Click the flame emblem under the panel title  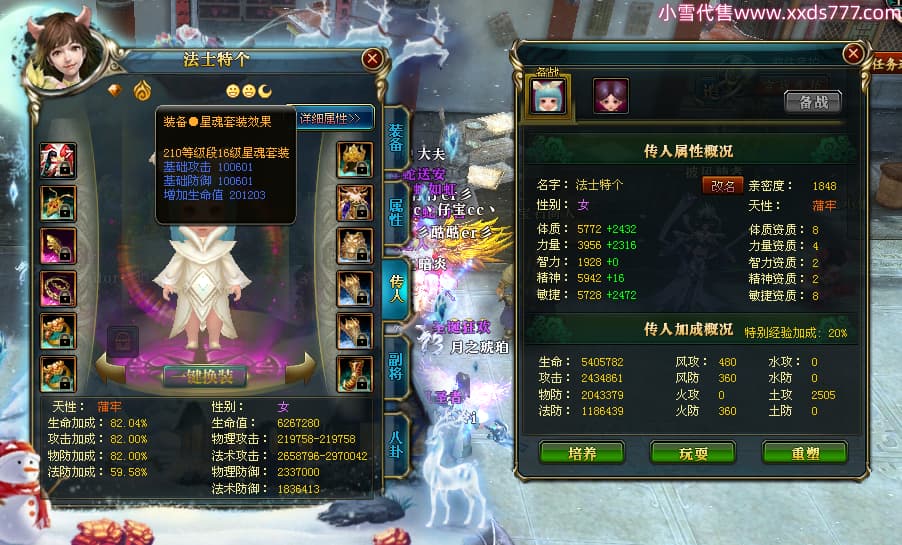[x=141, y=89]
